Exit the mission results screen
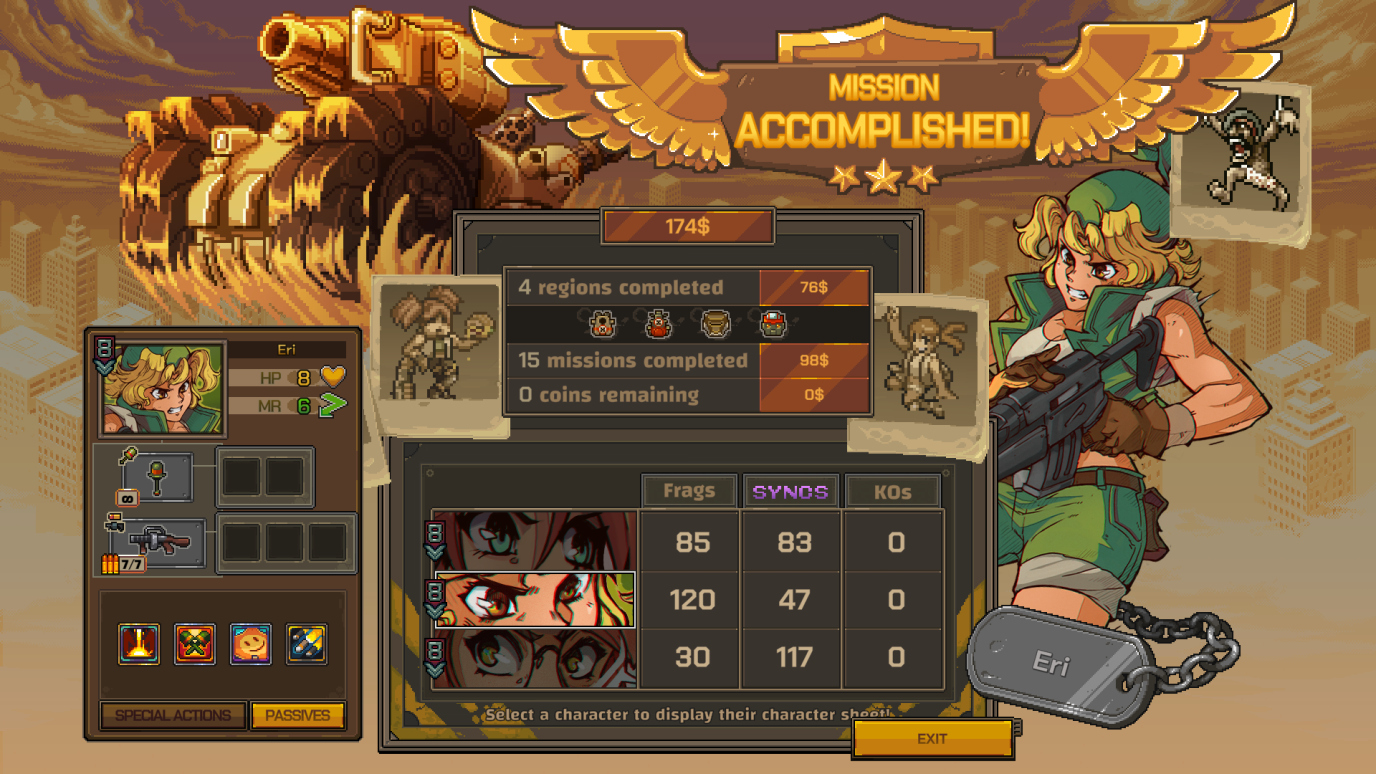 point(932,739)
